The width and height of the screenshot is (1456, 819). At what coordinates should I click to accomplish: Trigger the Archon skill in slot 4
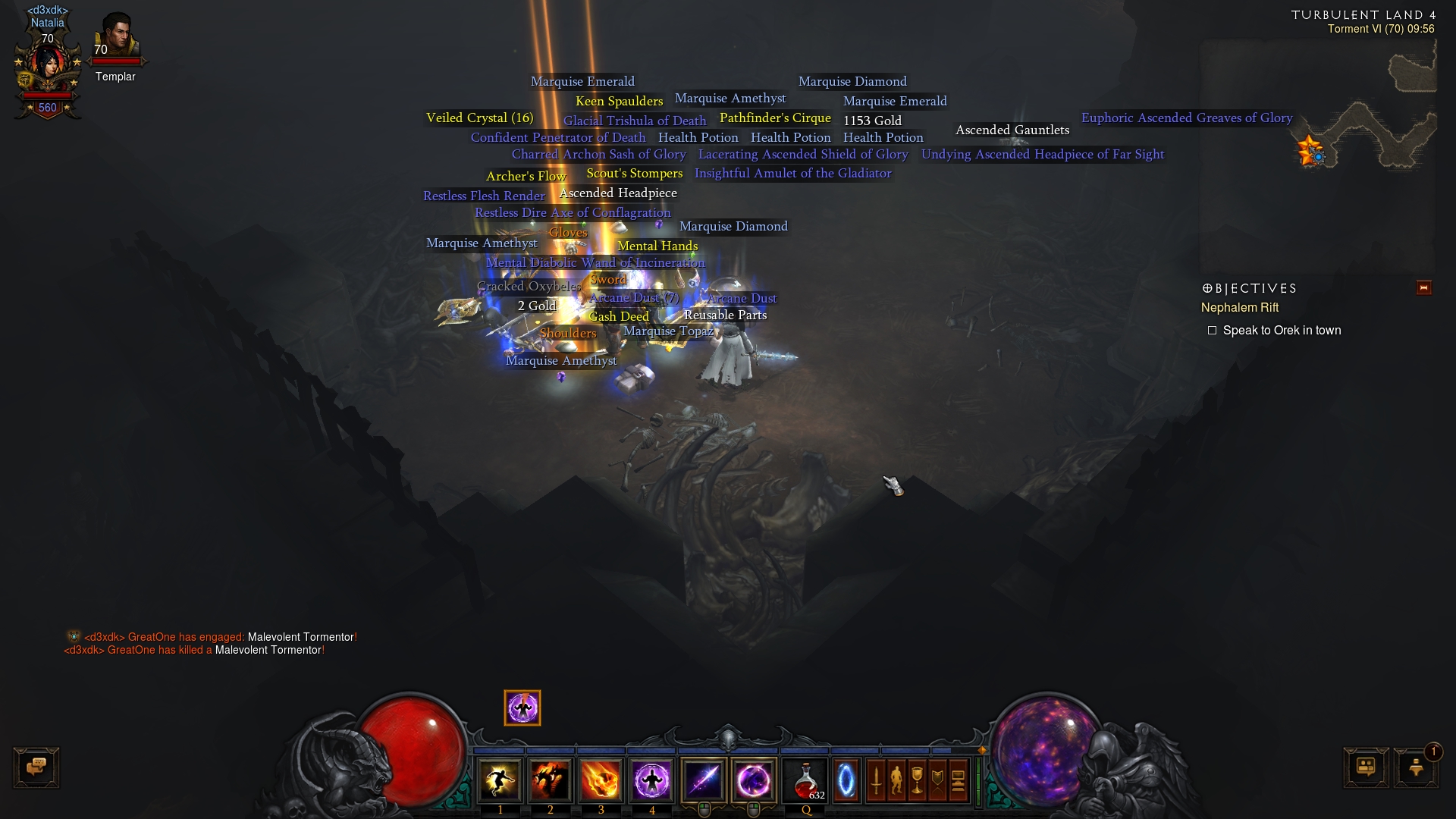pos(651,780)
